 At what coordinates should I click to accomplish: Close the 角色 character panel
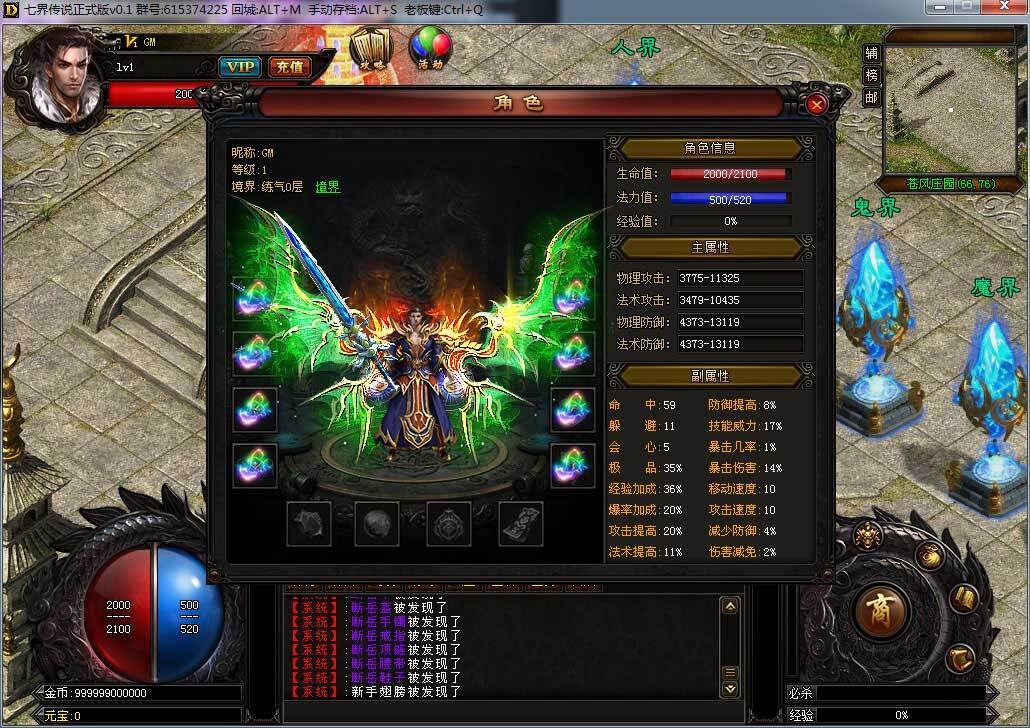point(816,104)
